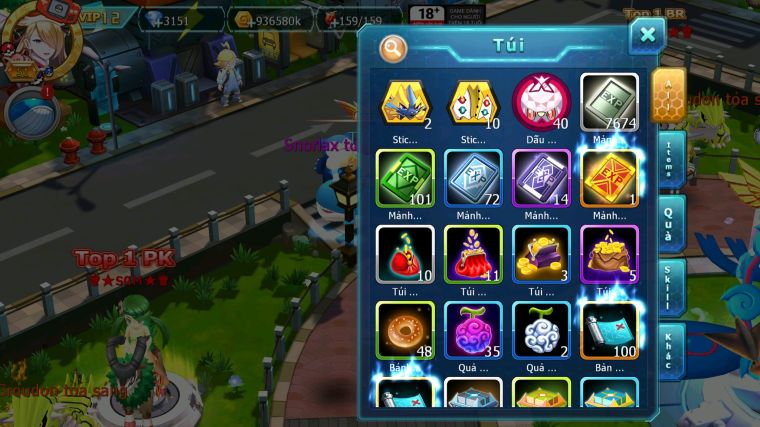This screenshot has height=427, width=760.
Task: Select the red pouch with count 10
Action: point(405,254)
